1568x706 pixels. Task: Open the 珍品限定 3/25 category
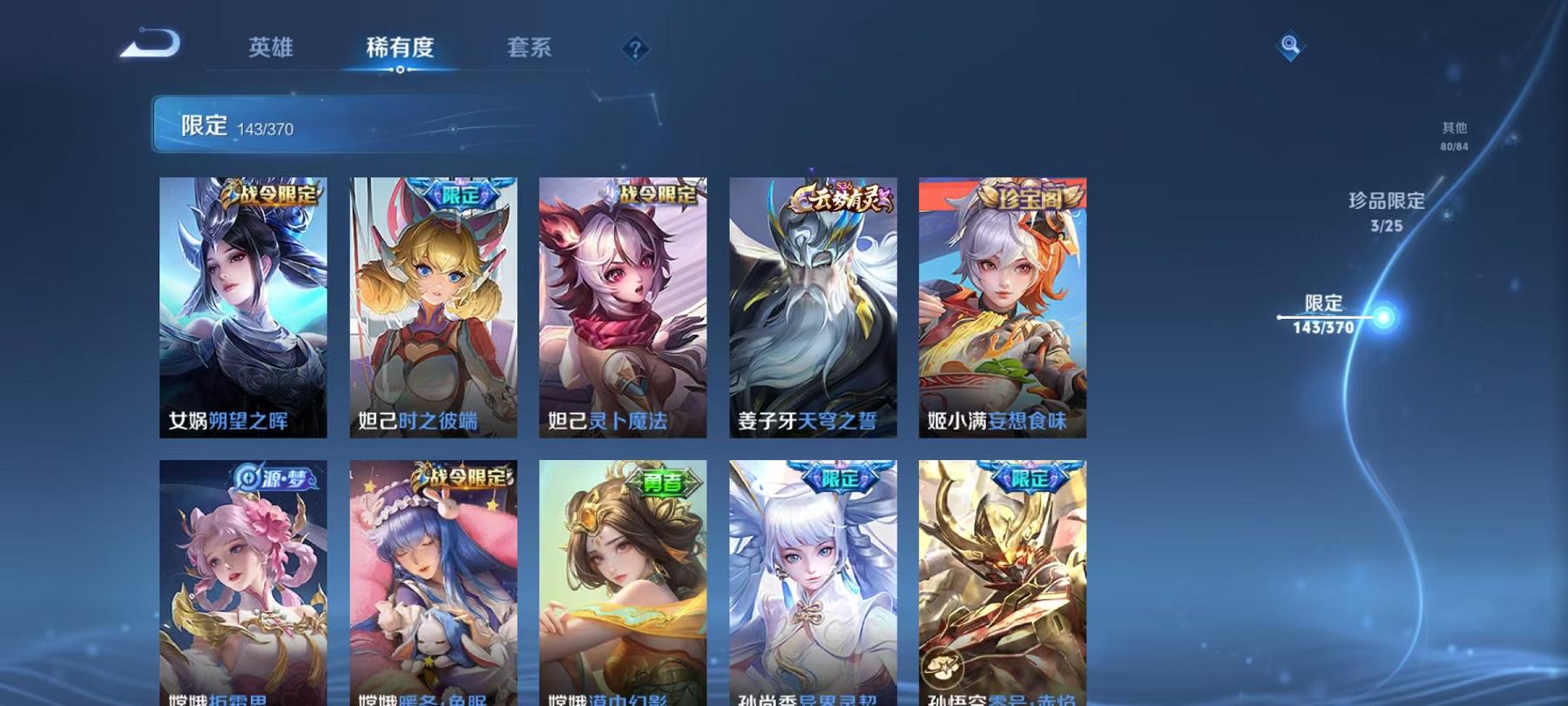click(x=1386, y=213)
